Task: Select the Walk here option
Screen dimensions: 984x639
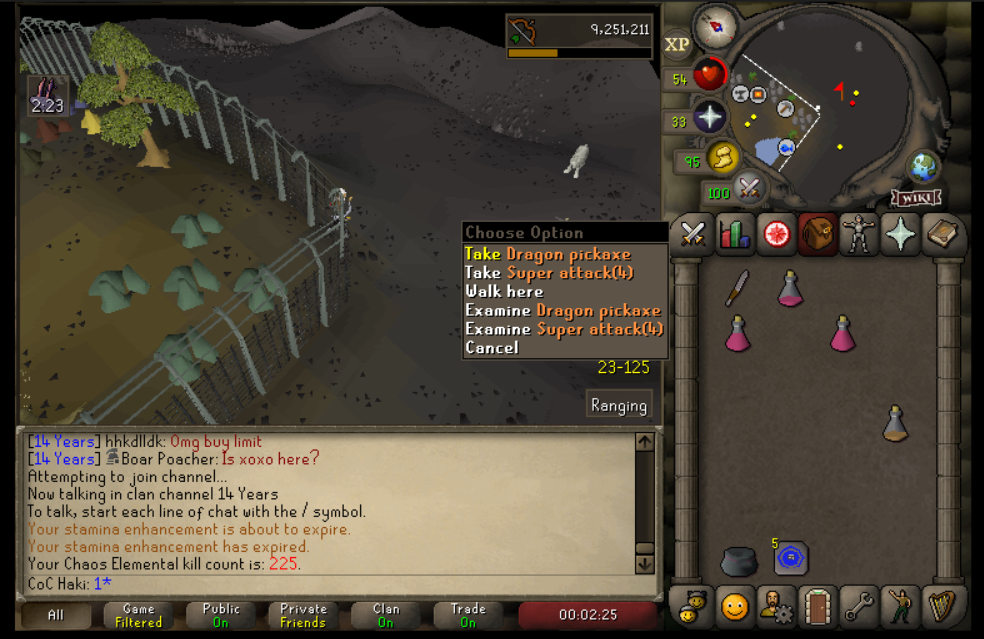Action: 504,291
